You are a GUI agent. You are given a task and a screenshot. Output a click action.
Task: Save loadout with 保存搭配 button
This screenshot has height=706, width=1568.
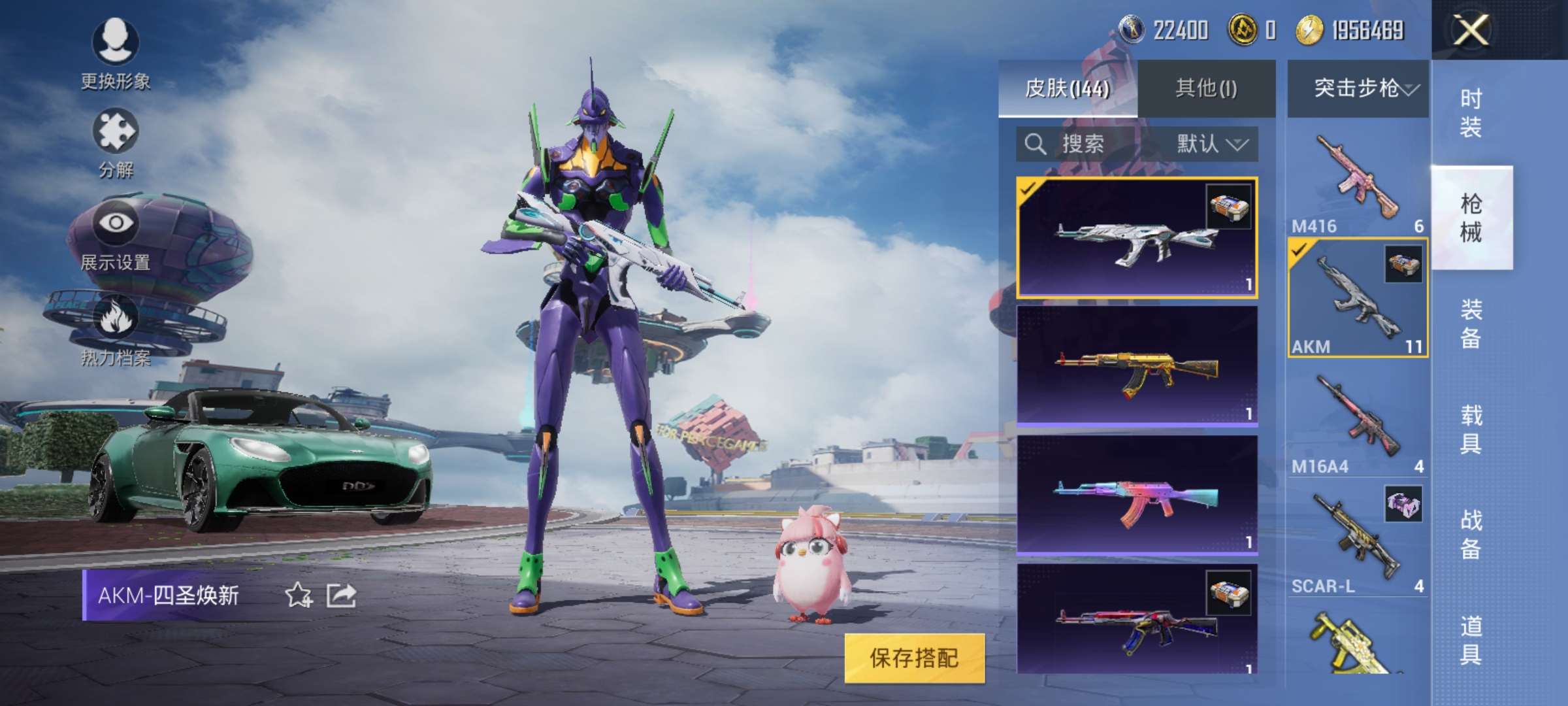(914, 658)
